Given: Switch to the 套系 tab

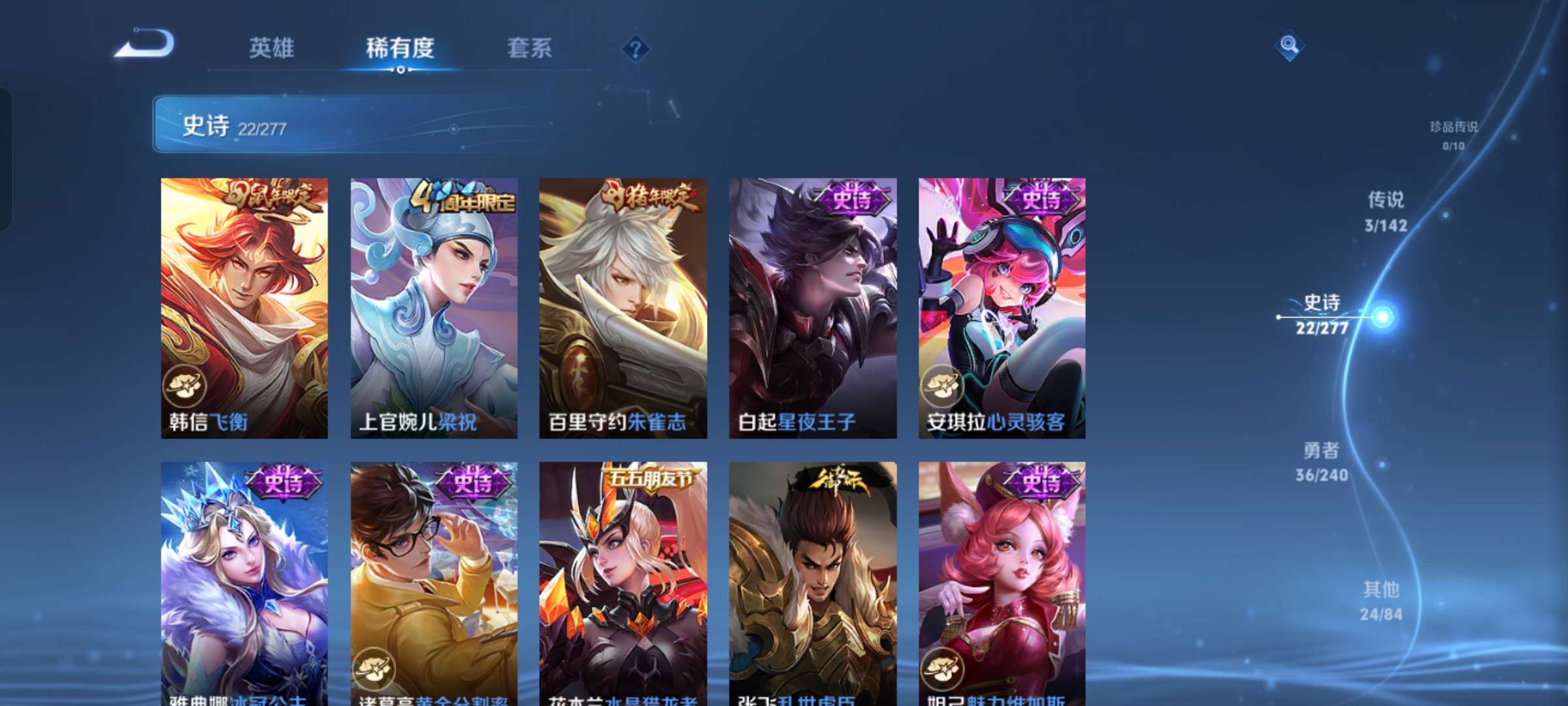Looking at the screenshot, I should 531,47.
